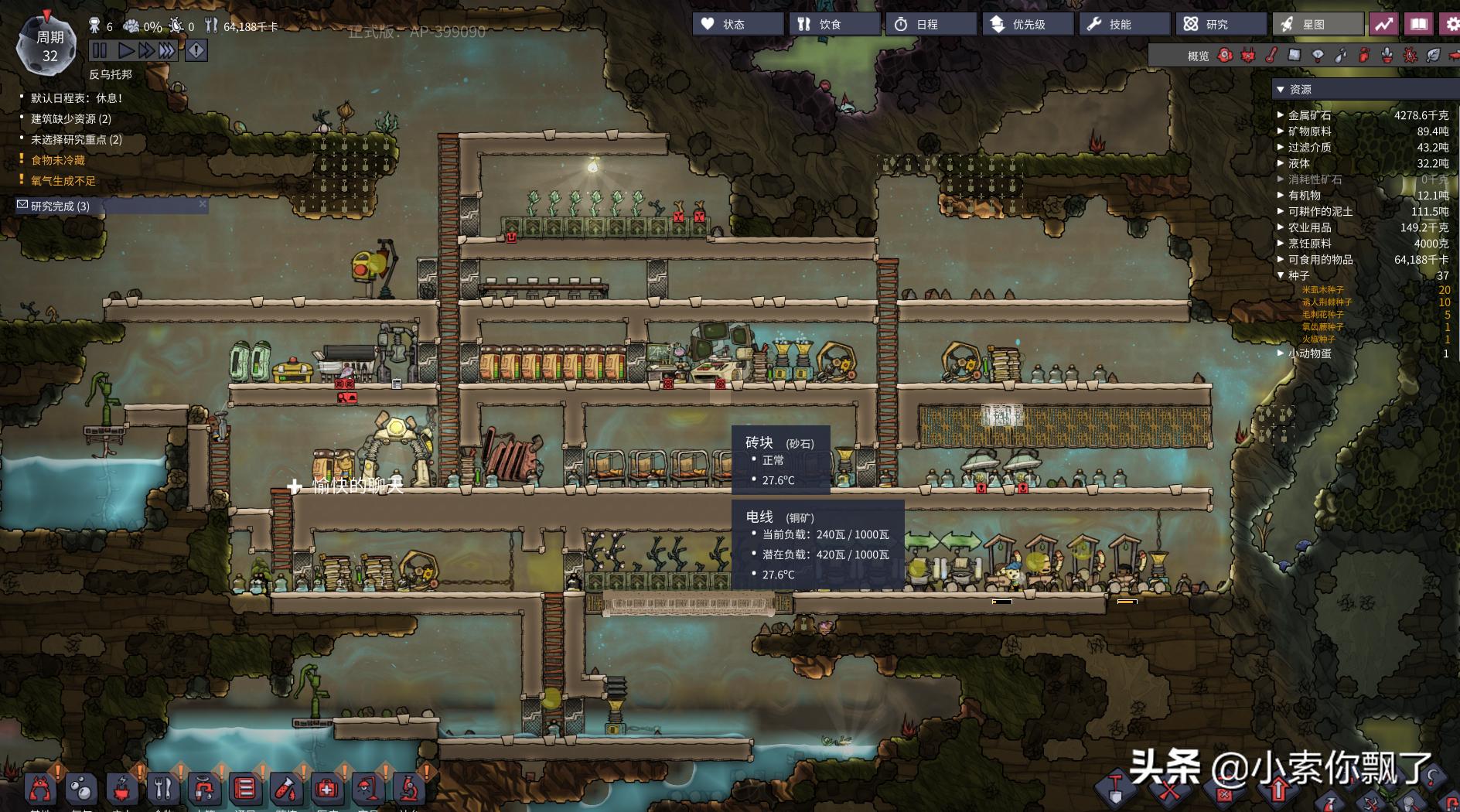Collapse the 资源 resources panel header
The height and width of the screenshot is (812, 1460).
click(1281, 90)
